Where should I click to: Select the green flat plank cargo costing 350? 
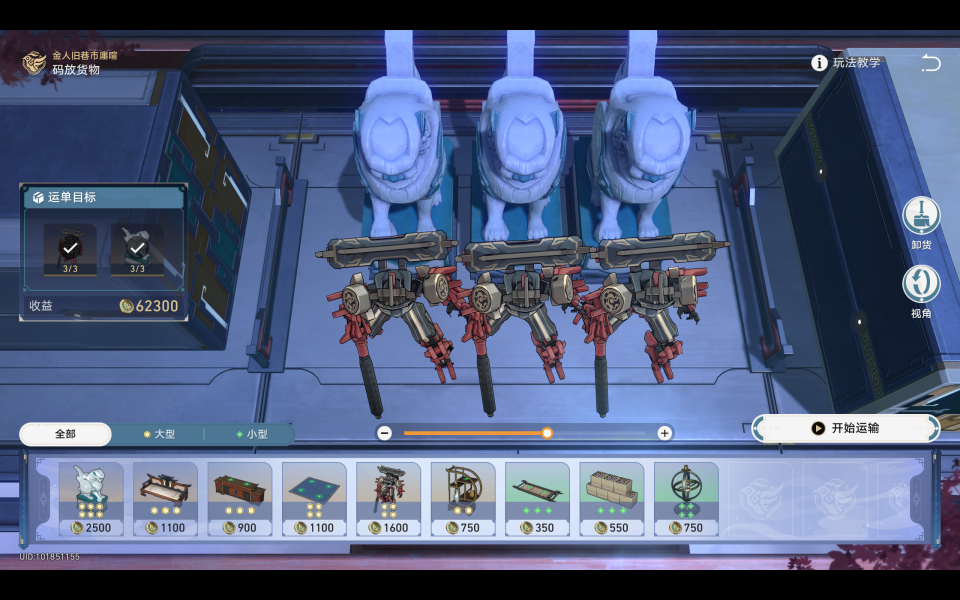(537, 498)
